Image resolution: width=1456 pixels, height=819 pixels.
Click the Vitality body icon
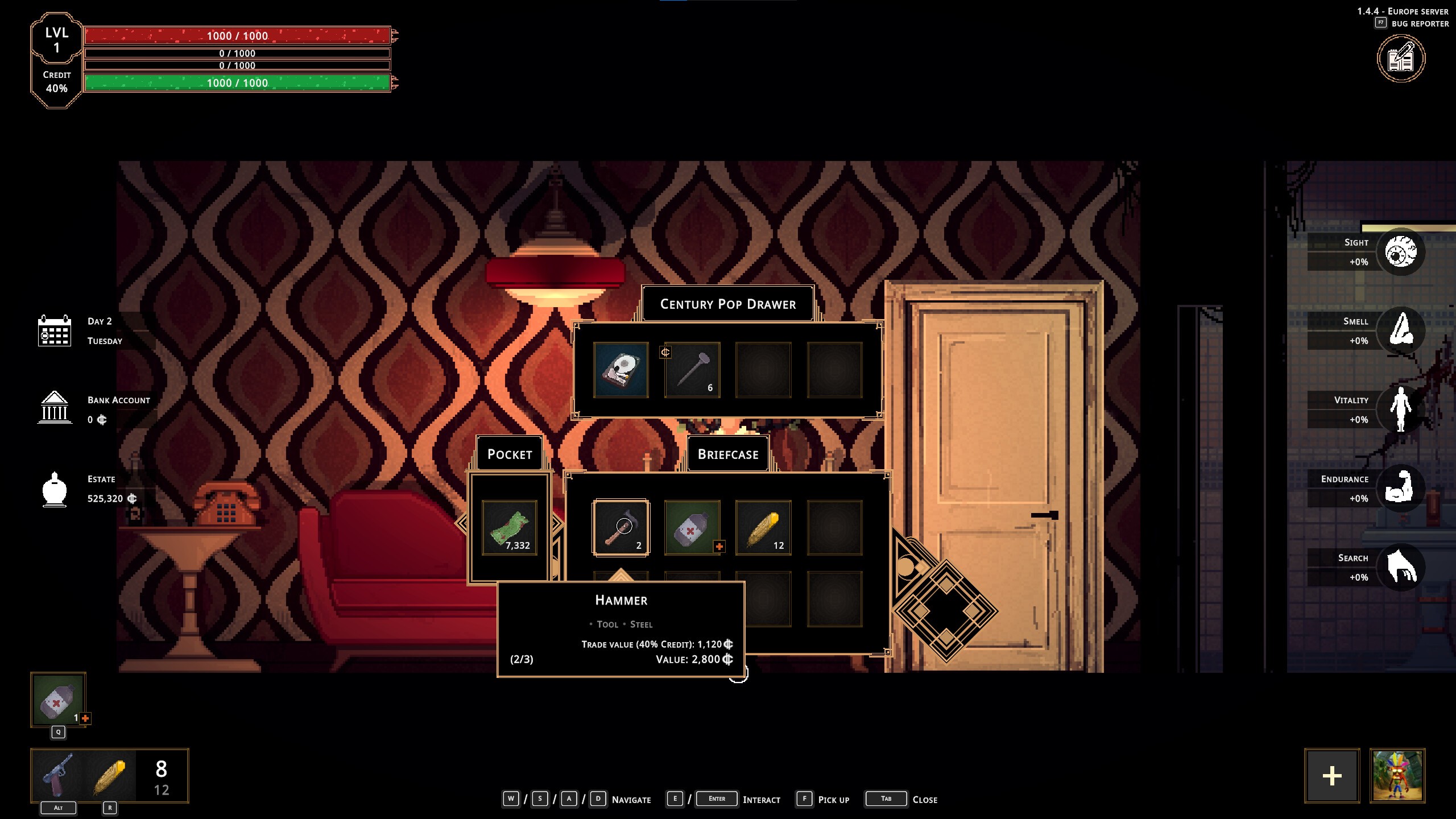[x=1401, y=409]
